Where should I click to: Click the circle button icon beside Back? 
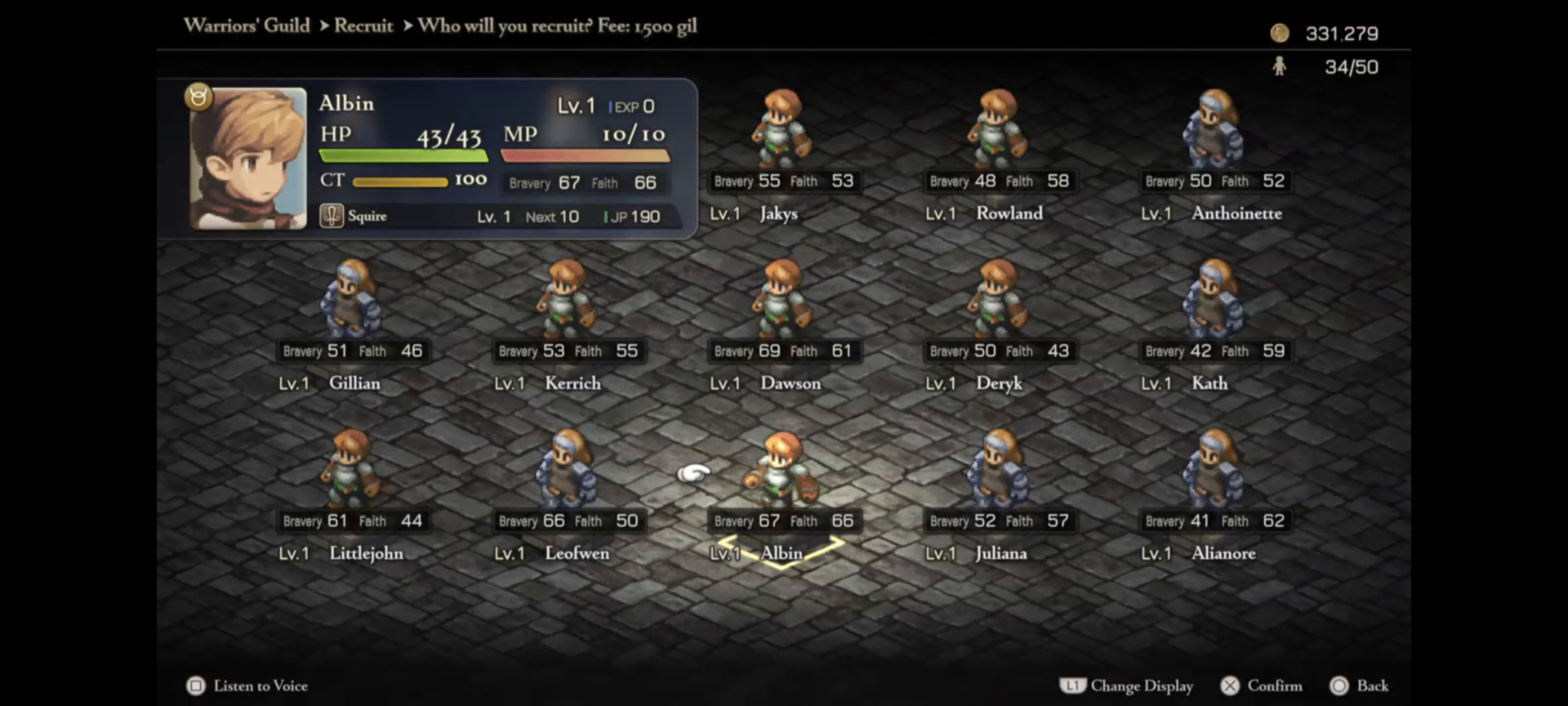click(x=1340, y=686)
